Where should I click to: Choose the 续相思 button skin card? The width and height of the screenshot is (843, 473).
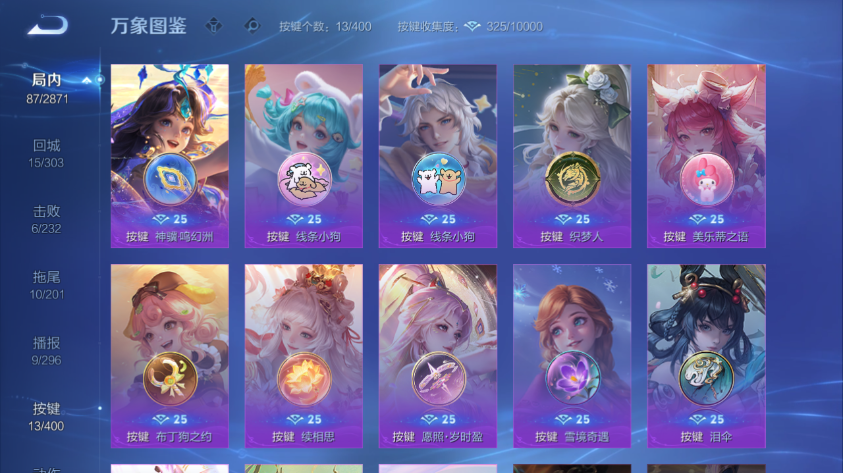(x=304, y=356)
